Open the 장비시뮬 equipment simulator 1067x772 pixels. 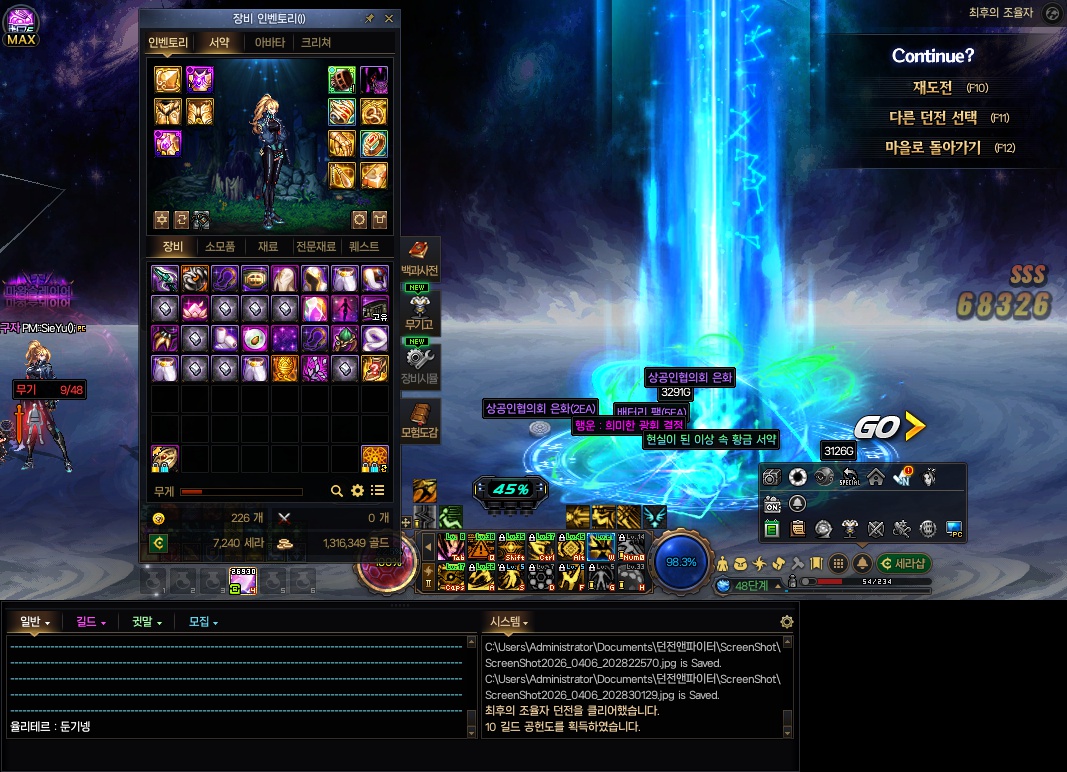pyautogui.click(x=419, y=365)
